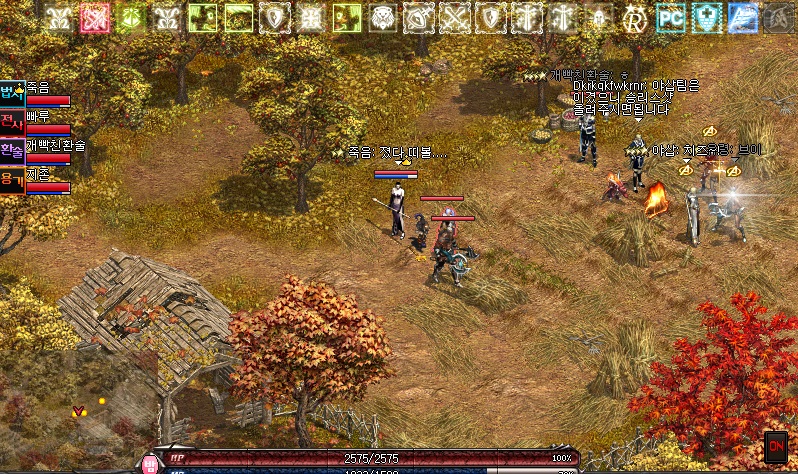Click the teal PC icon
Screen dimensions: 798x474
coord(670,17)
